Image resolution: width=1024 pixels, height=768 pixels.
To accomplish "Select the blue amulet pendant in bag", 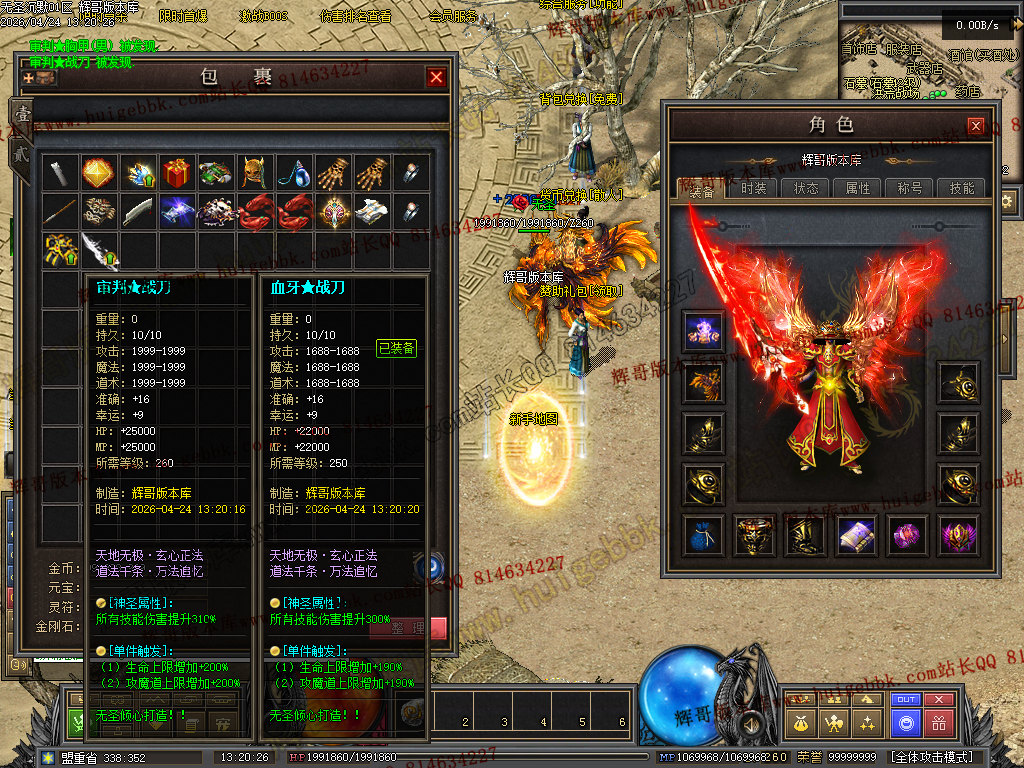I will click(293, 173).
